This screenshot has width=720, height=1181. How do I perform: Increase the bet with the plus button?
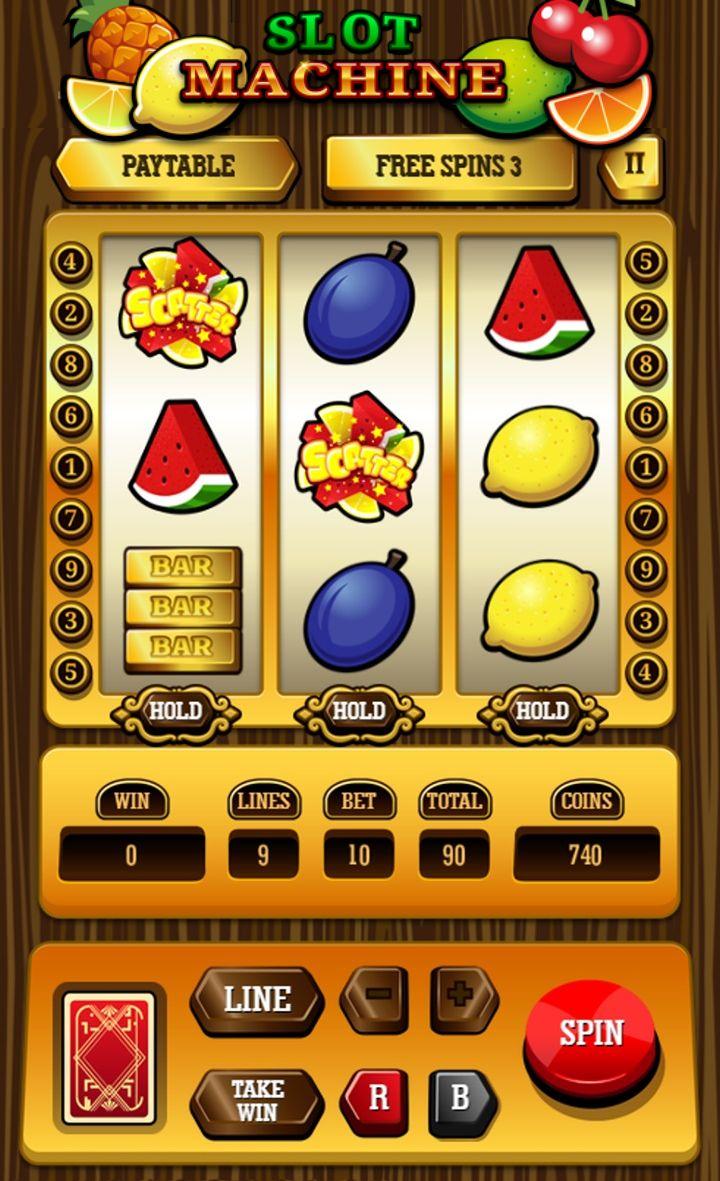(x=464, y=998)
